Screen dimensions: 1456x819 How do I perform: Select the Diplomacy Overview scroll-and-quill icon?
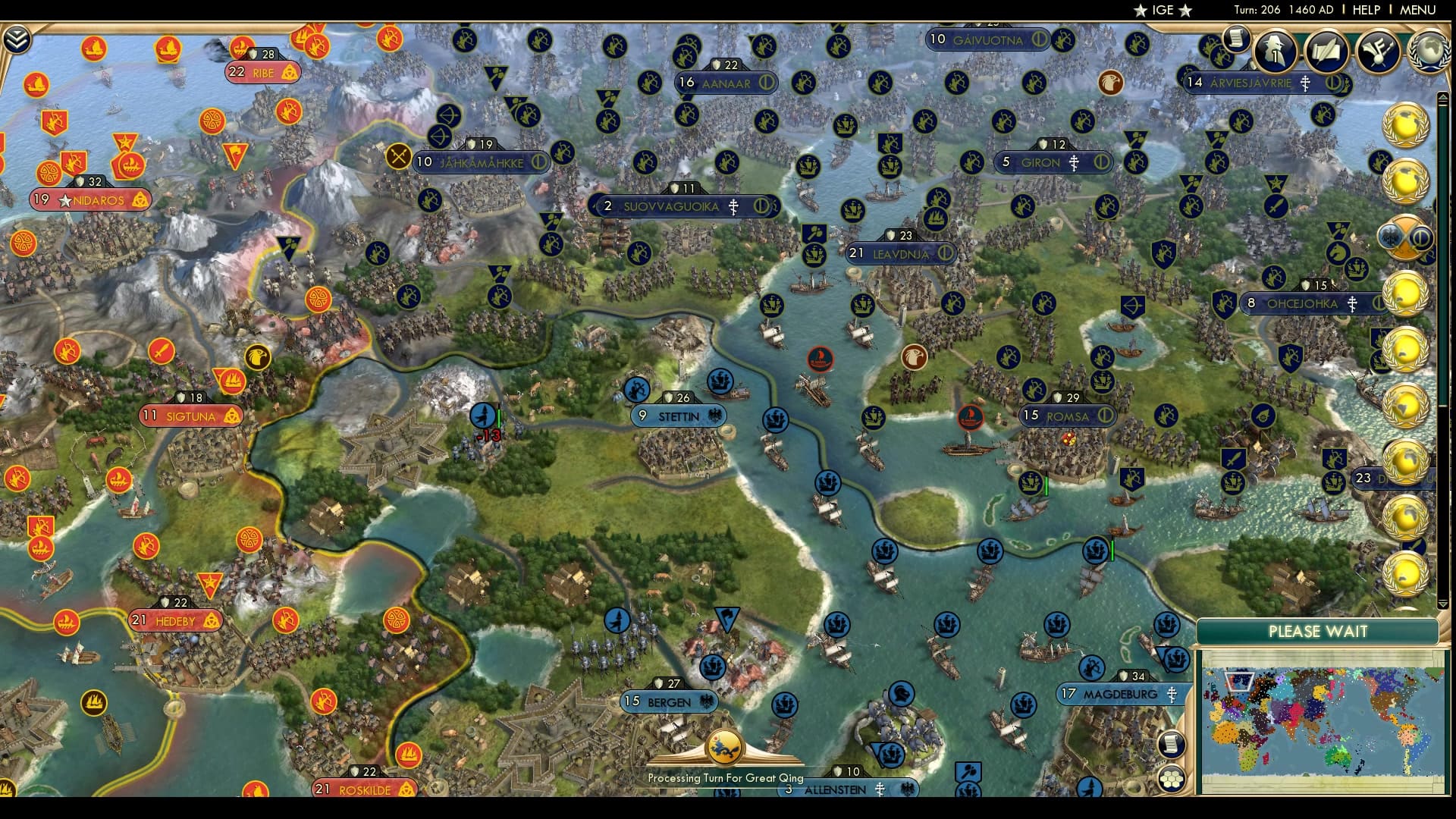[1326, 52]
